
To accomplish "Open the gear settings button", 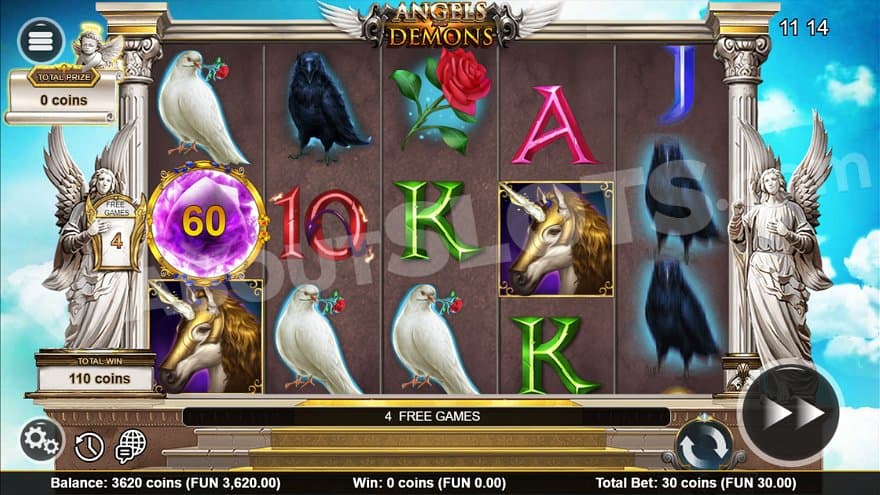I will (x=41, y=440).
